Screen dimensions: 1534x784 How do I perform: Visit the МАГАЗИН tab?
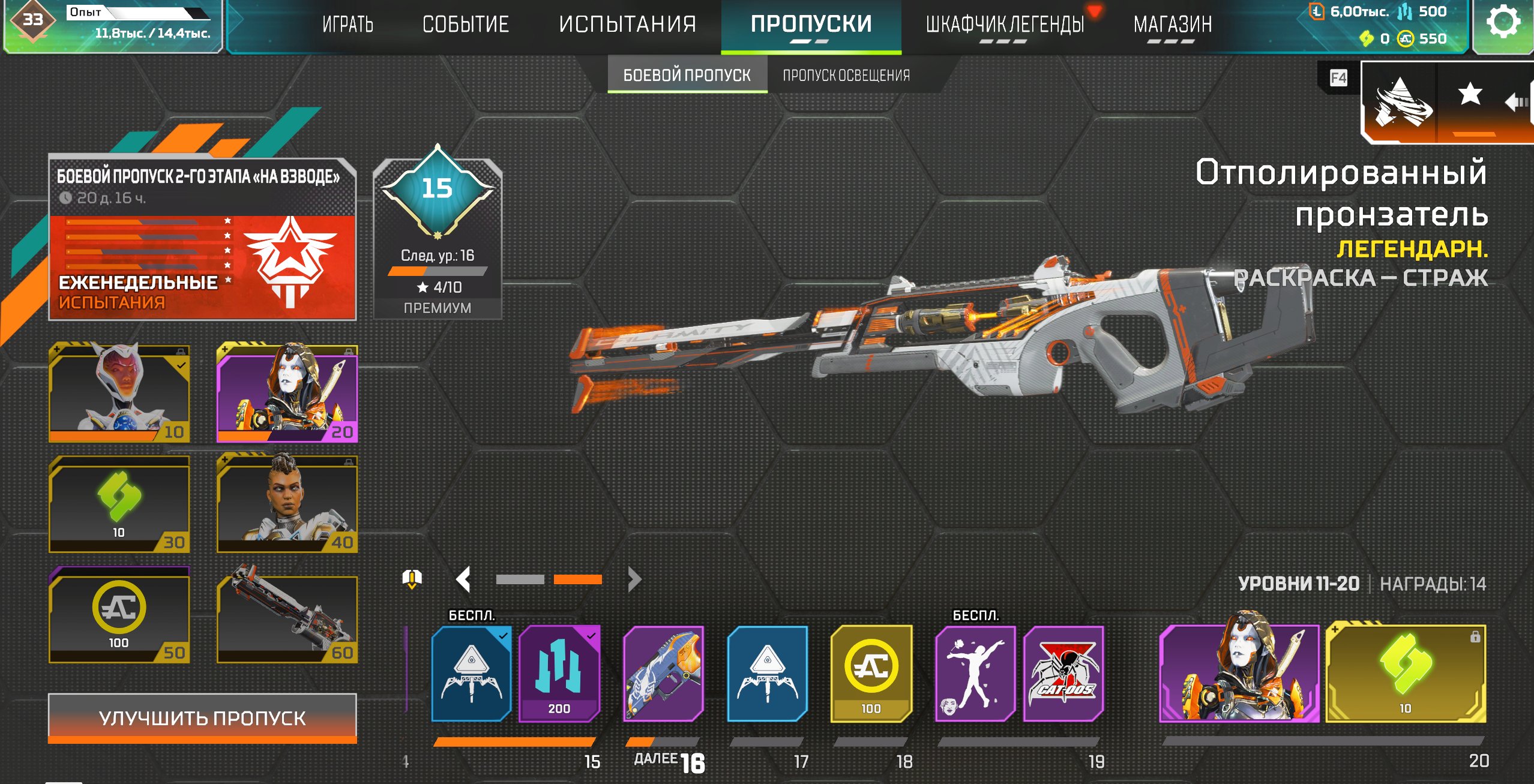pyautogui.click(x=1172, y=25)
